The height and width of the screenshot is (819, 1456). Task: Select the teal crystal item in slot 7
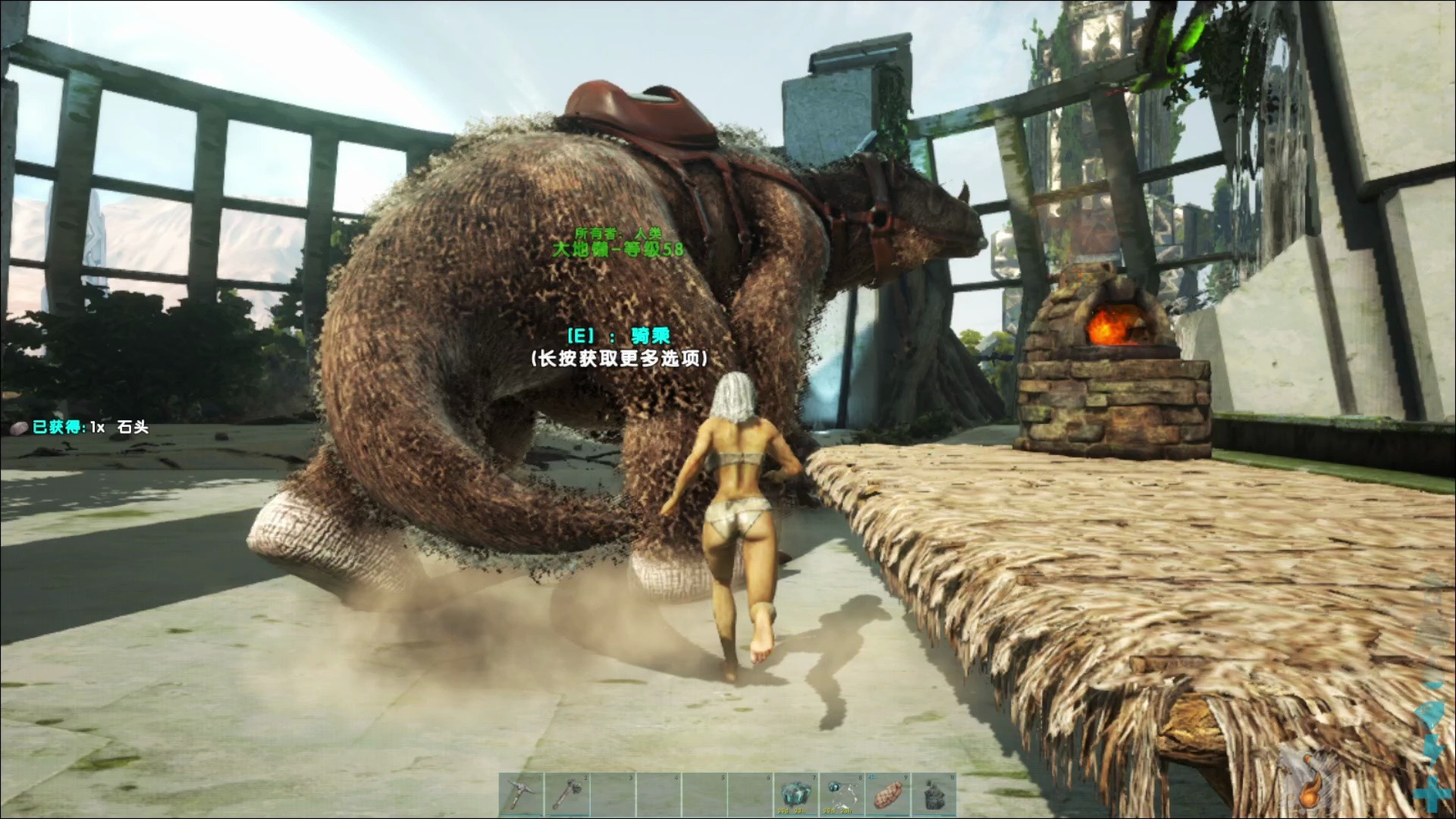point(795,795)
